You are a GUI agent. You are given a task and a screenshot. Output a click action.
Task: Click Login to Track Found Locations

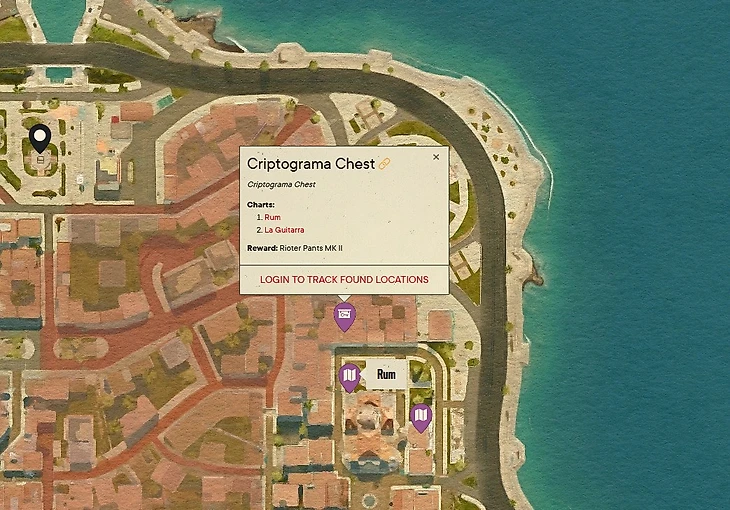coord(344,279)
